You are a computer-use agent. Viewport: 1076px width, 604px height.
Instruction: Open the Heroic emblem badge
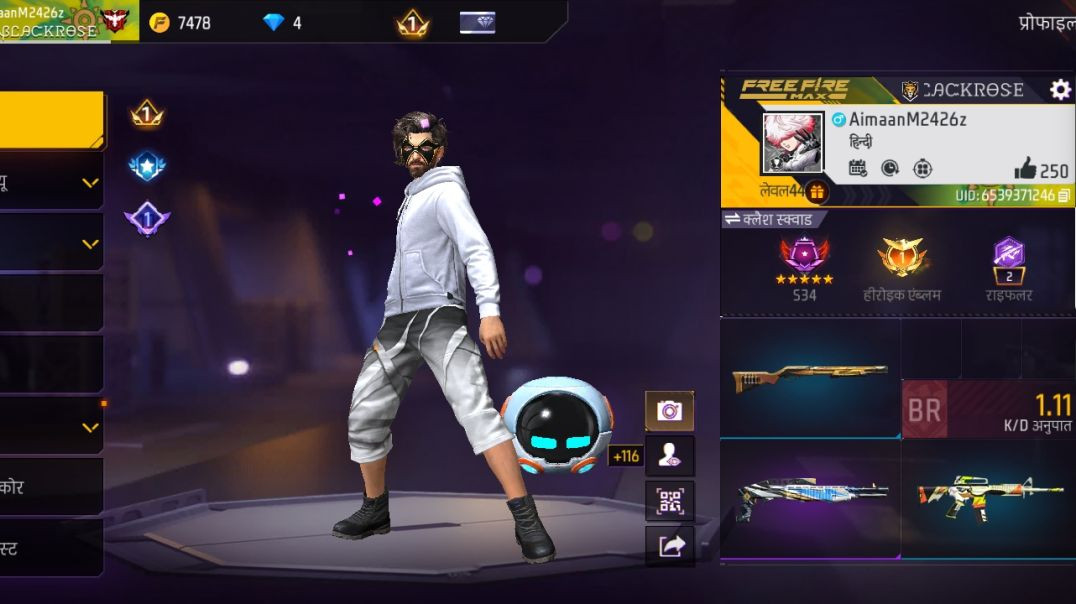click(x=901, y=260)
